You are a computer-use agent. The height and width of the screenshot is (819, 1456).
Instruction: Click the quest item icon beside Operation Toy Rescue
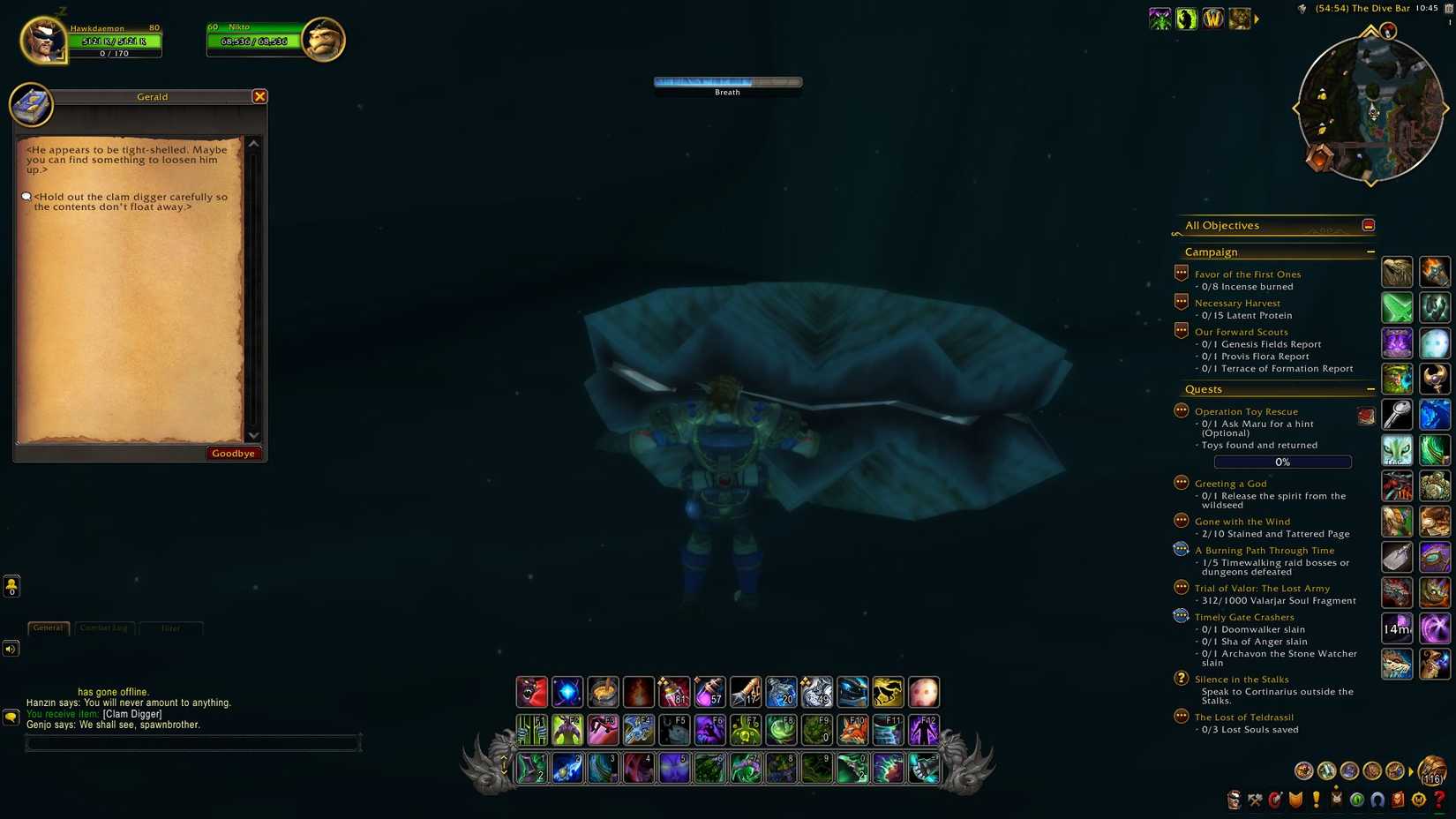pos(1366,415)
